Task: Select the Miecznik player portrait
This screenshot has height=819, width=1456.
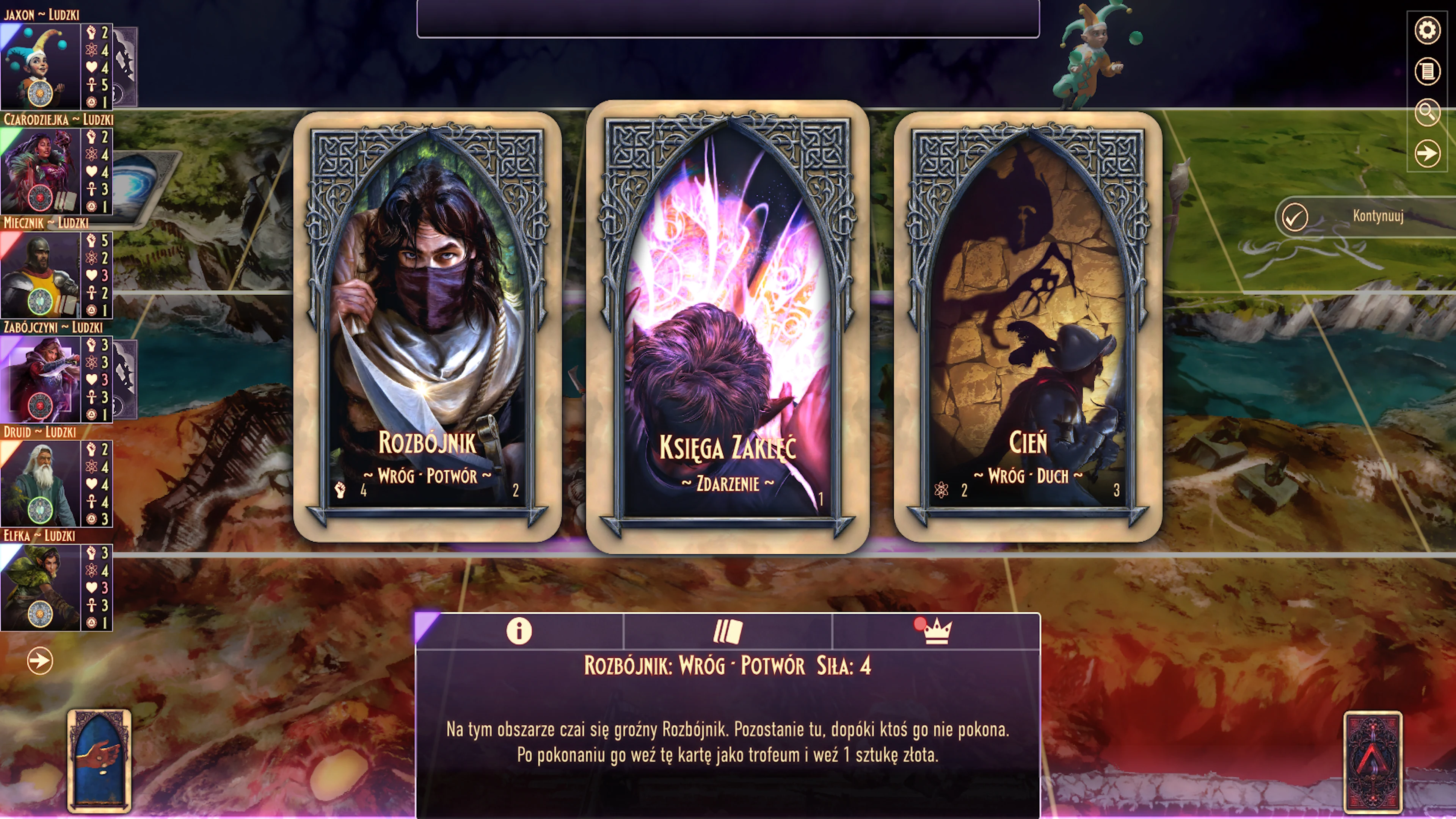Action: pyautogui.click(x=41, y=275)
